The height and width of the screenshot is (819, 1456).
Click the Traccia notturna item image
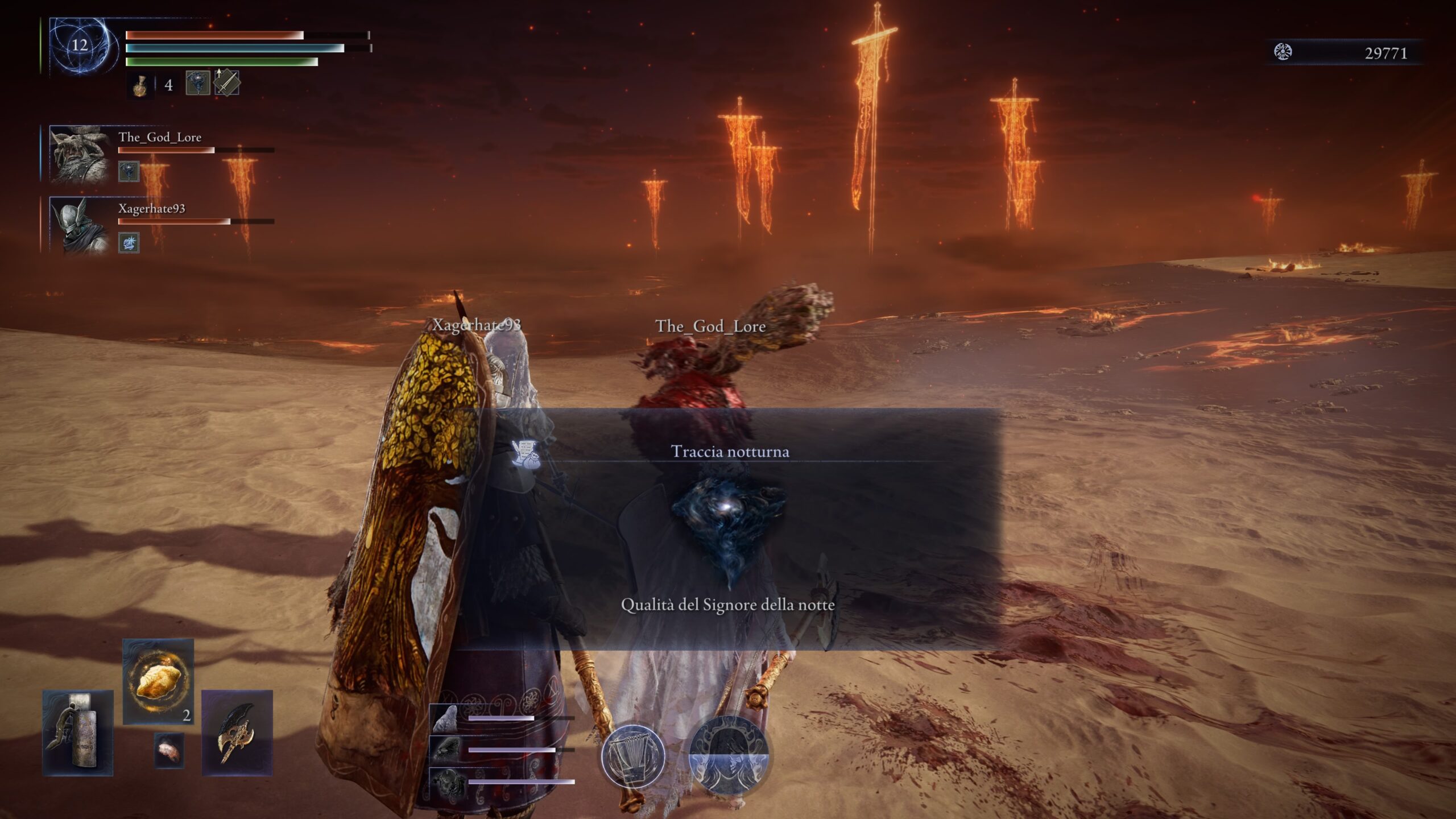(729, 526)
